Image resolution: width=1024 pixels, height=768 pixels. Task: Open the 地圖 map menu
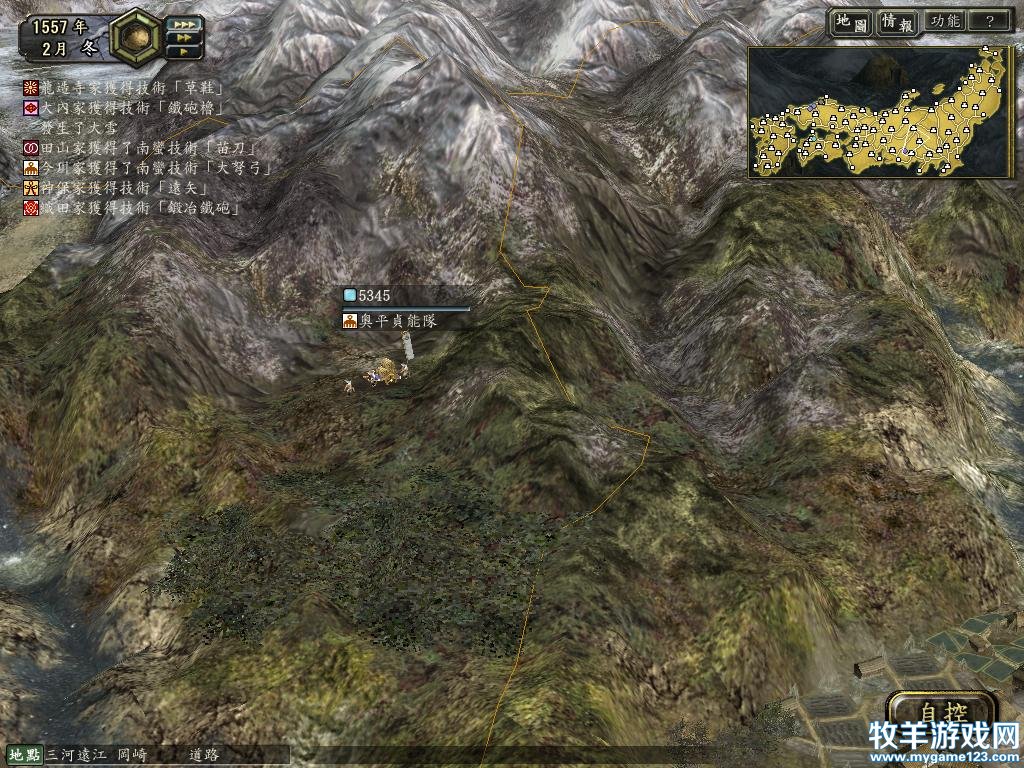(851, 21)
